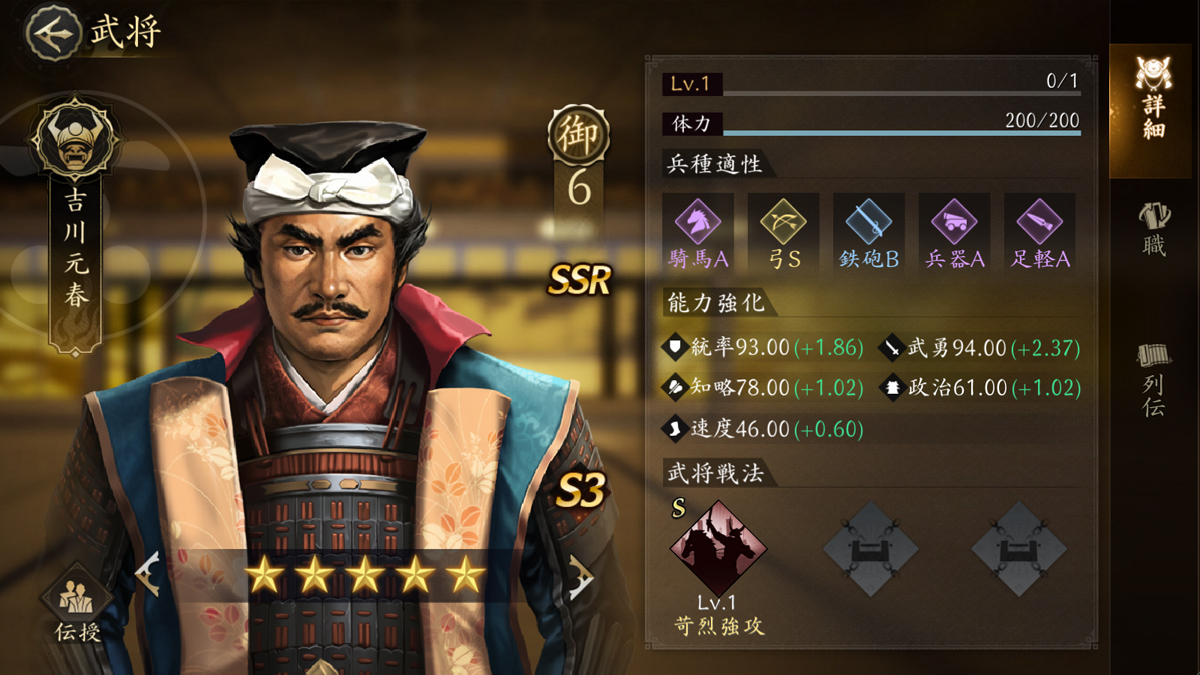This screenshot has height=675, width=1200.
Task: Go back using the arrow button
Action: click(54, 32)
